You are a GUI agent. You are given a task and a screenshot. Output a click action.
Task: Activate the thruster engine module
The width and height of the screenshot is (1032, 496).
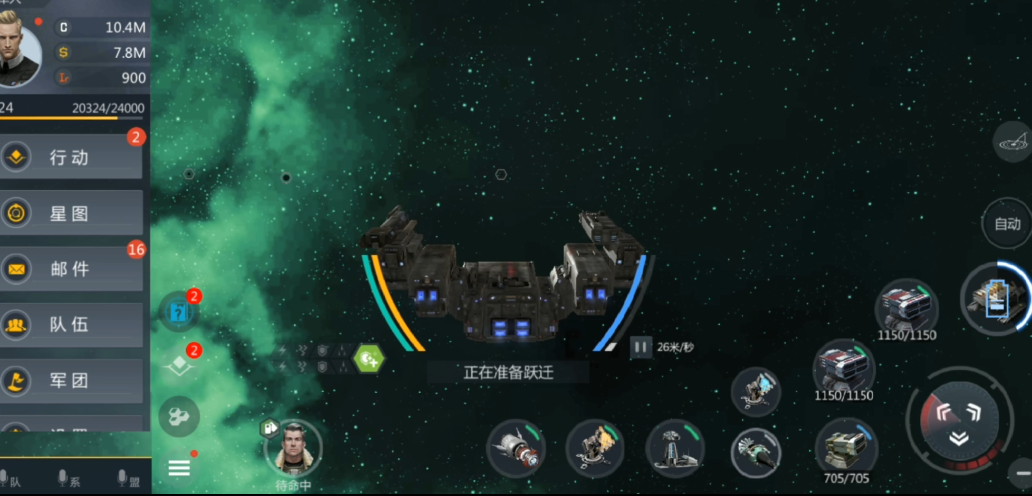pos(516,449)
